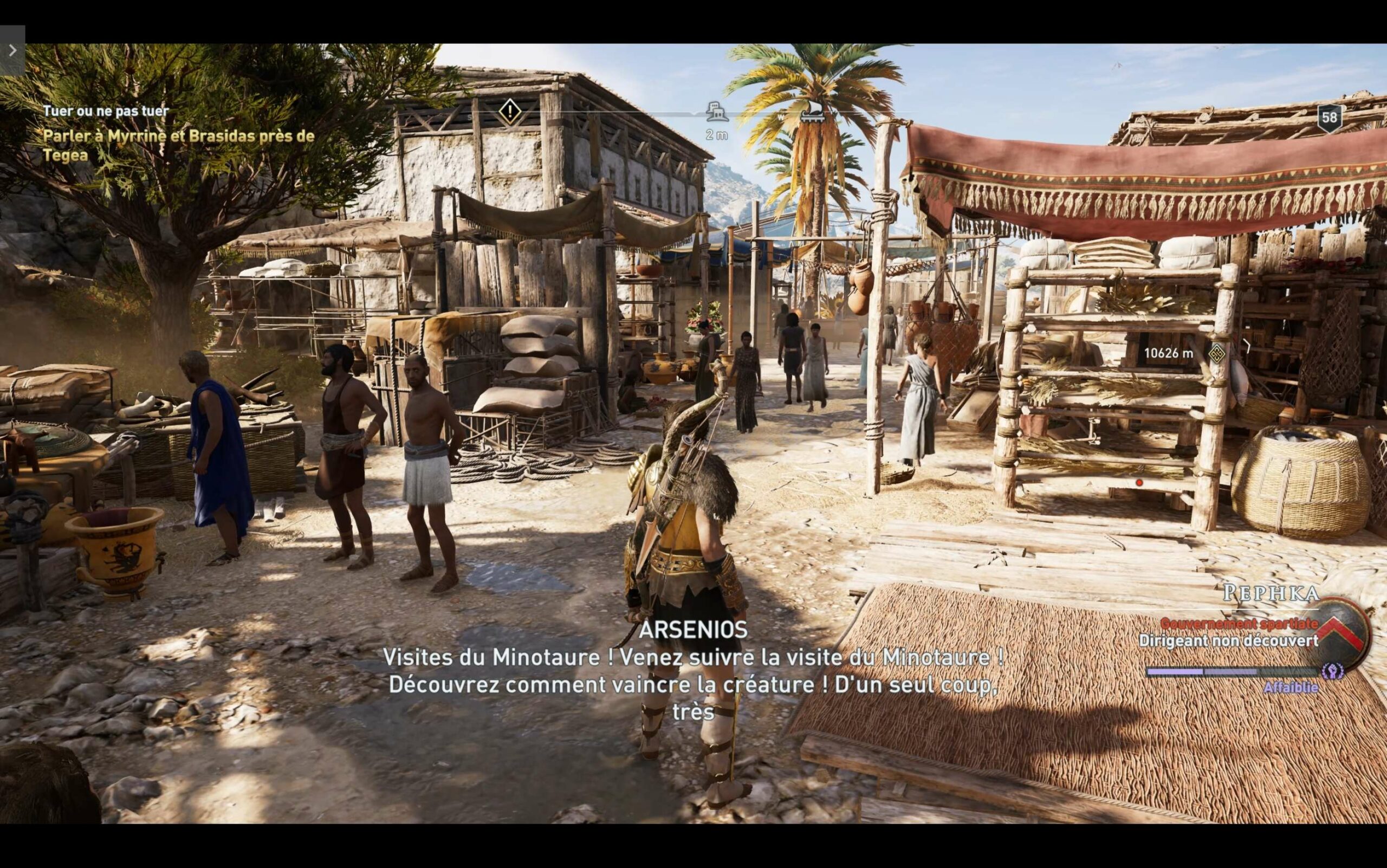Select the purple fist wreath icon
Screen dimensions: 1387x868
1332,671
